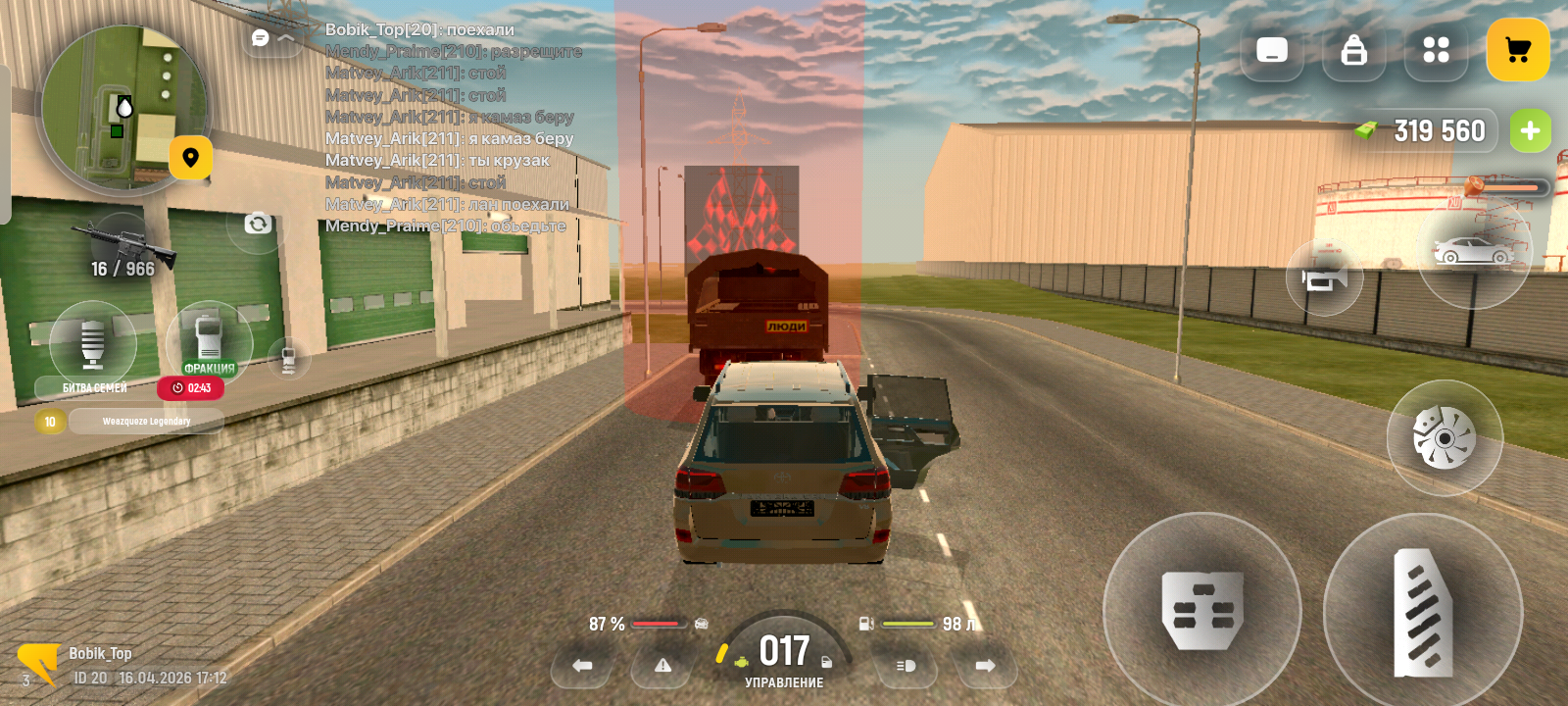The image size is (1568, 706).
Task: Open the shop cart button
Action: 1517,50
